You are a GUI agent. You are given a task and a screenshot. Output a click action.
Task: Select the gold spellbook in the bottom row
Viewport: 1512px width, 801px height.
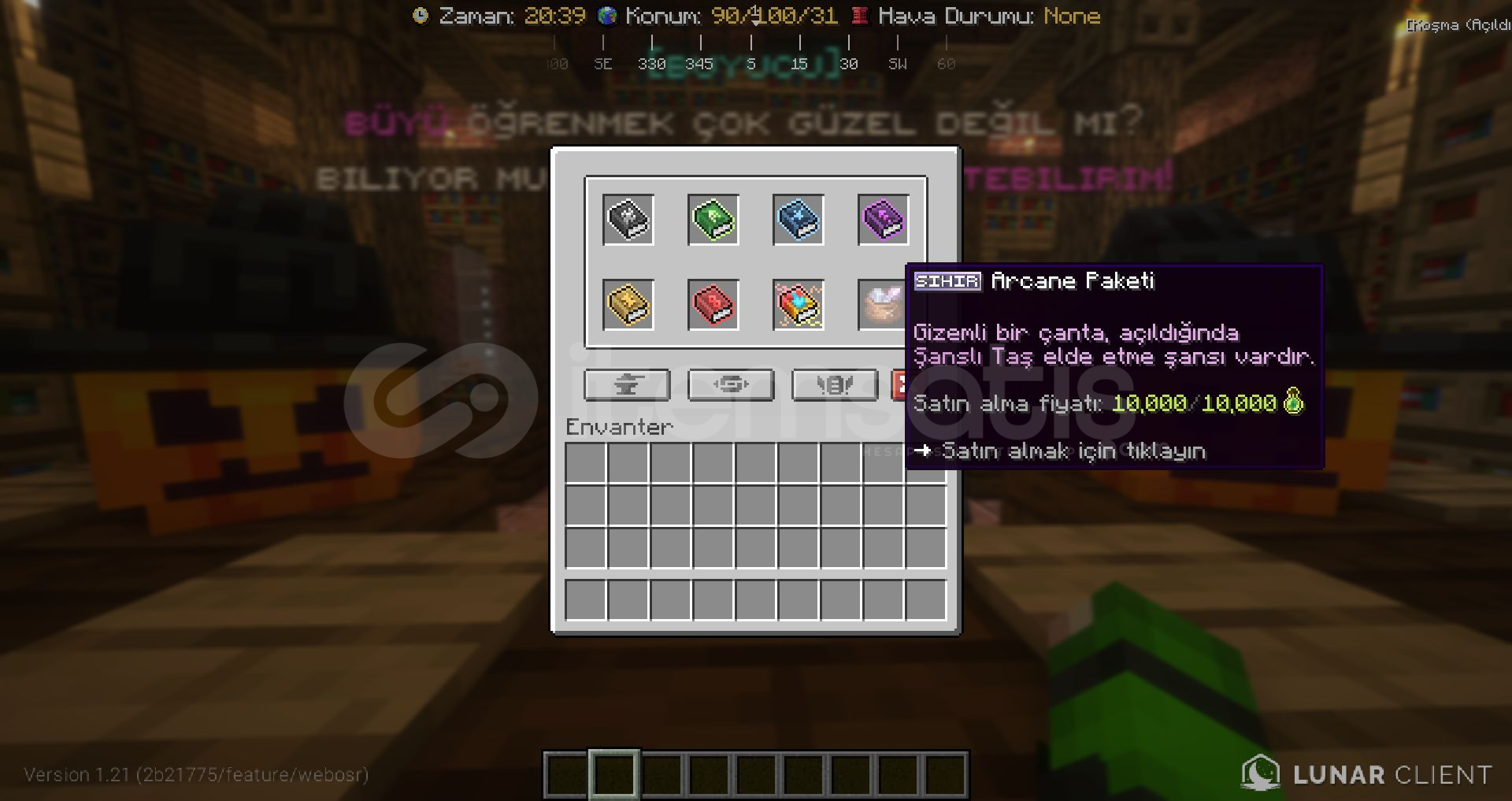coord(628,305)
